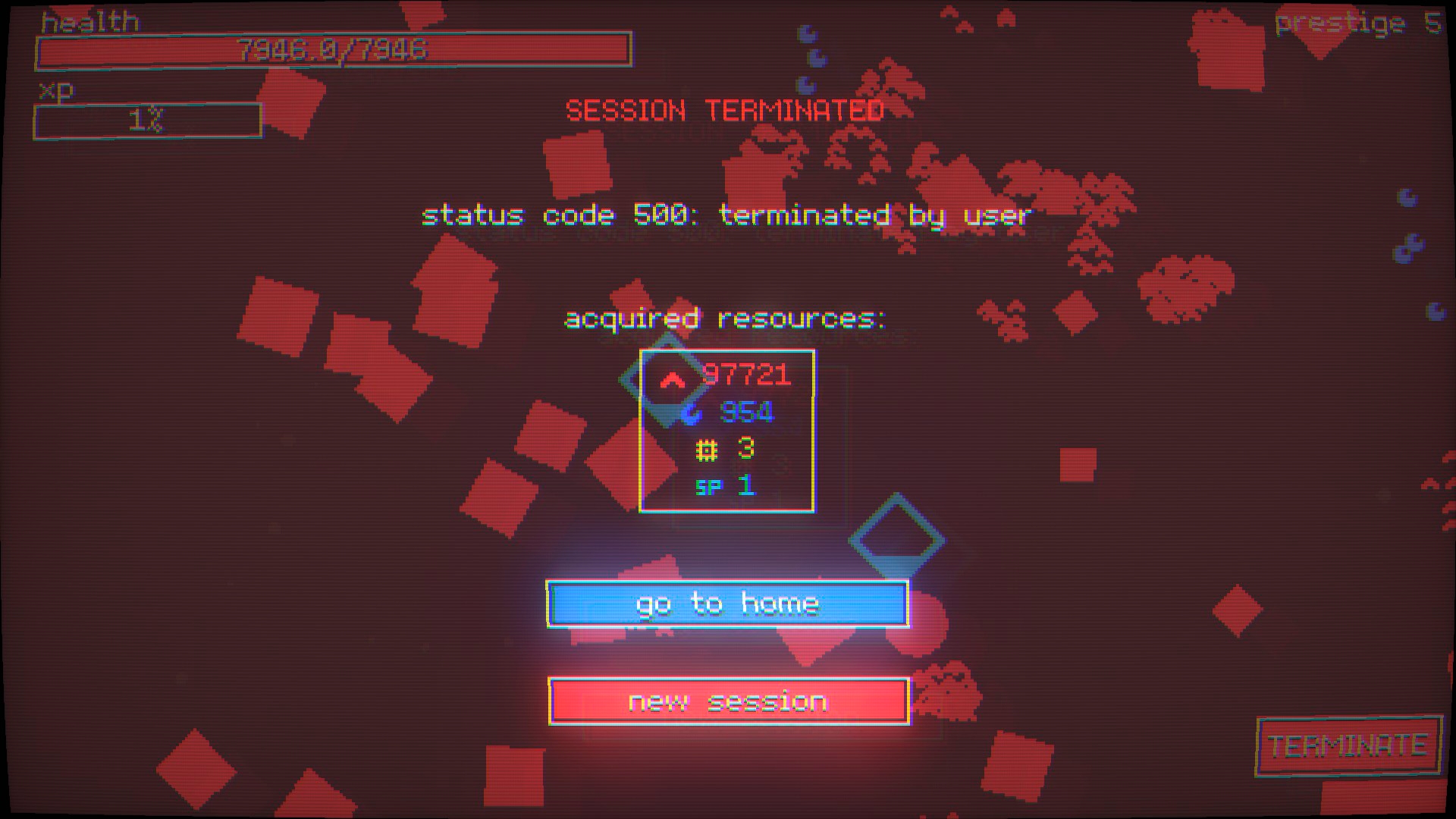1456x819 pixels.
Task: Click the SESSION TERMINATED heading
Action: 724,110
